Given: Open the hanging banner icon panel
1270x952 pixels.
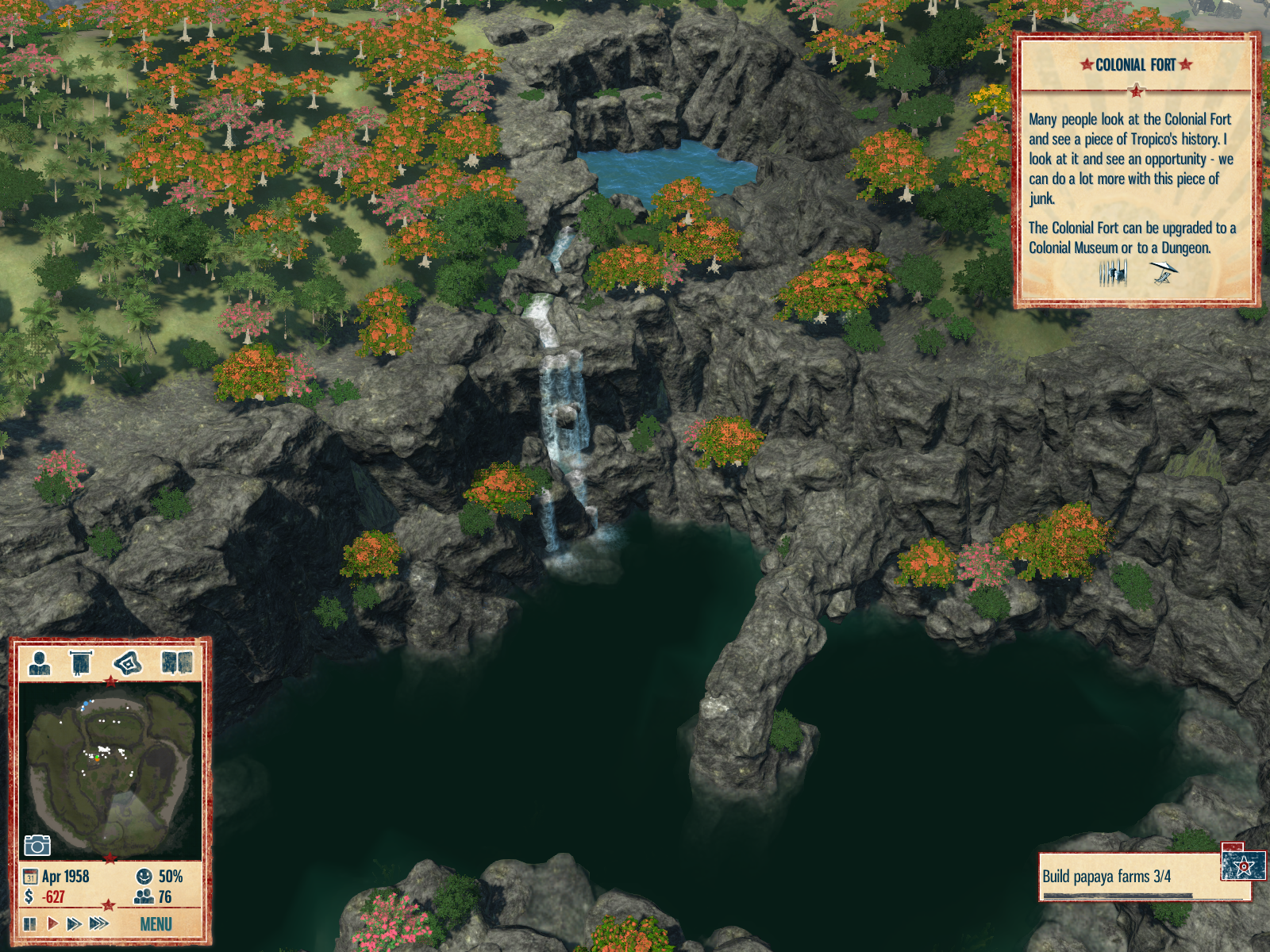Looking at the screenshot, I should (81, 662).
